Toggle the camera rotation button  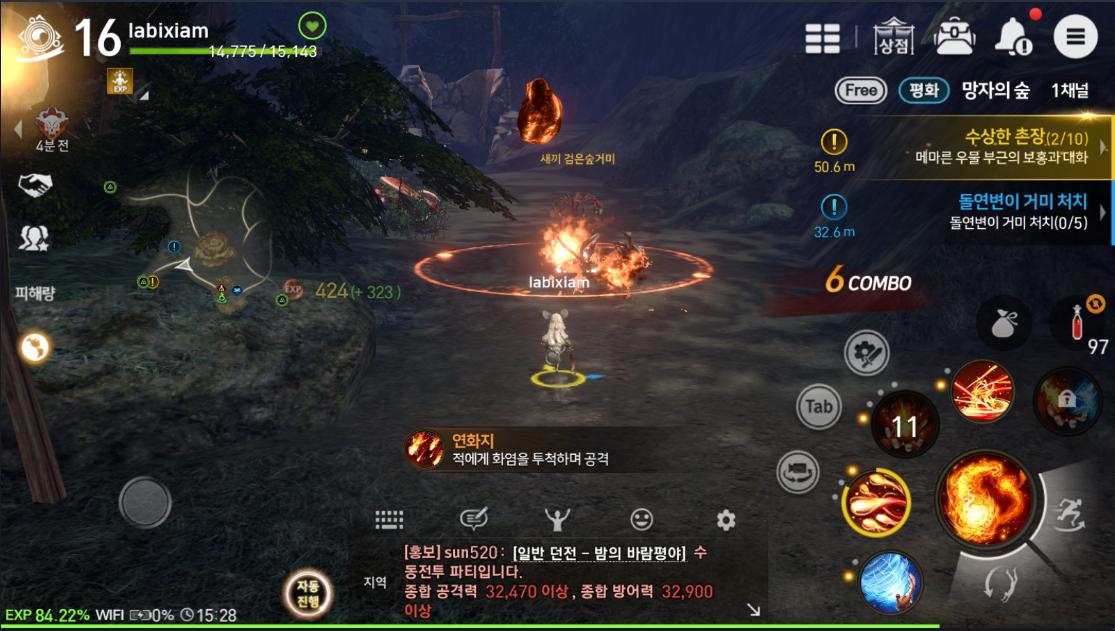[798, 470]
